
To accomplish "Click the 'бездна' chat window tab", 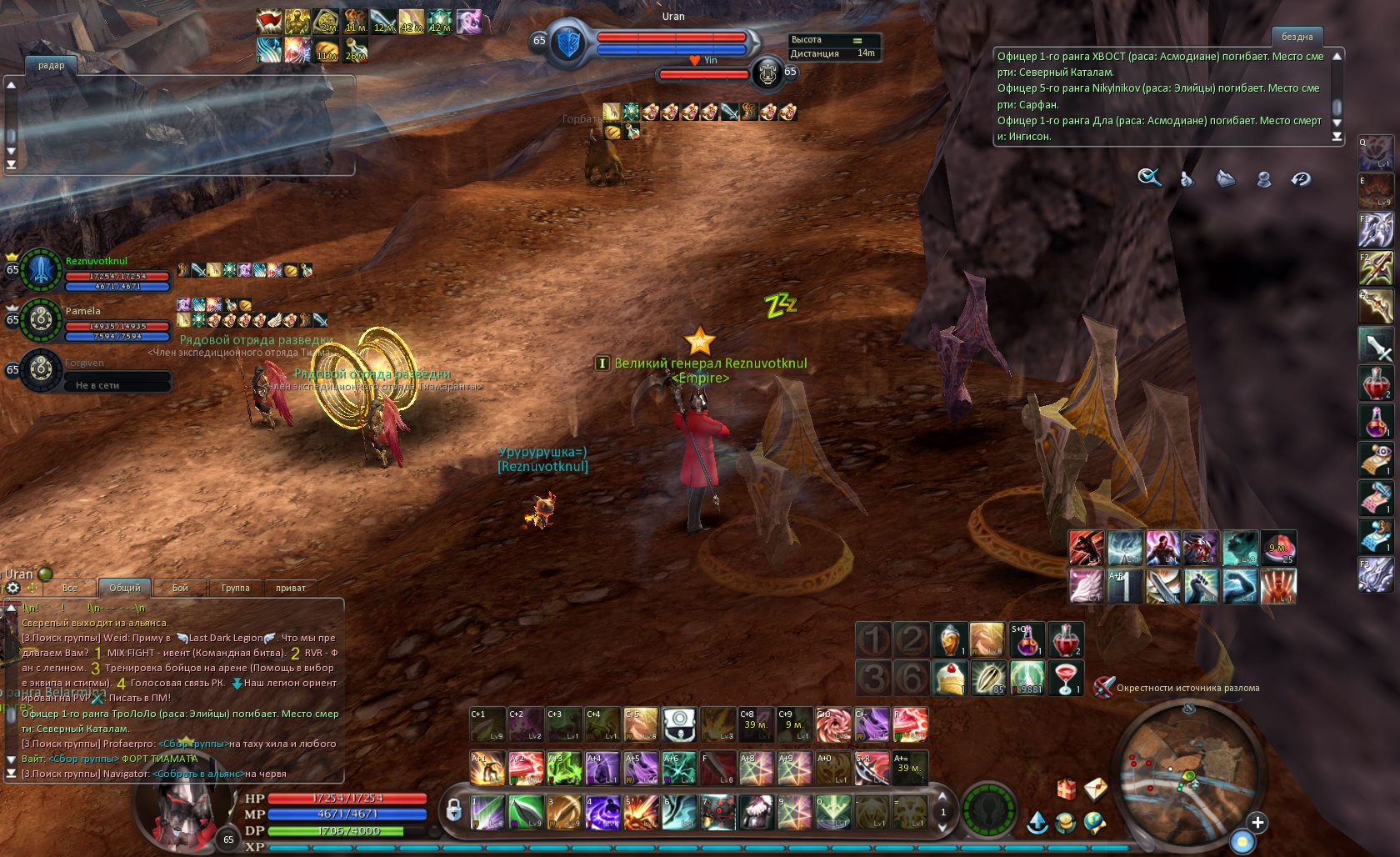I will pos(1297,37).
